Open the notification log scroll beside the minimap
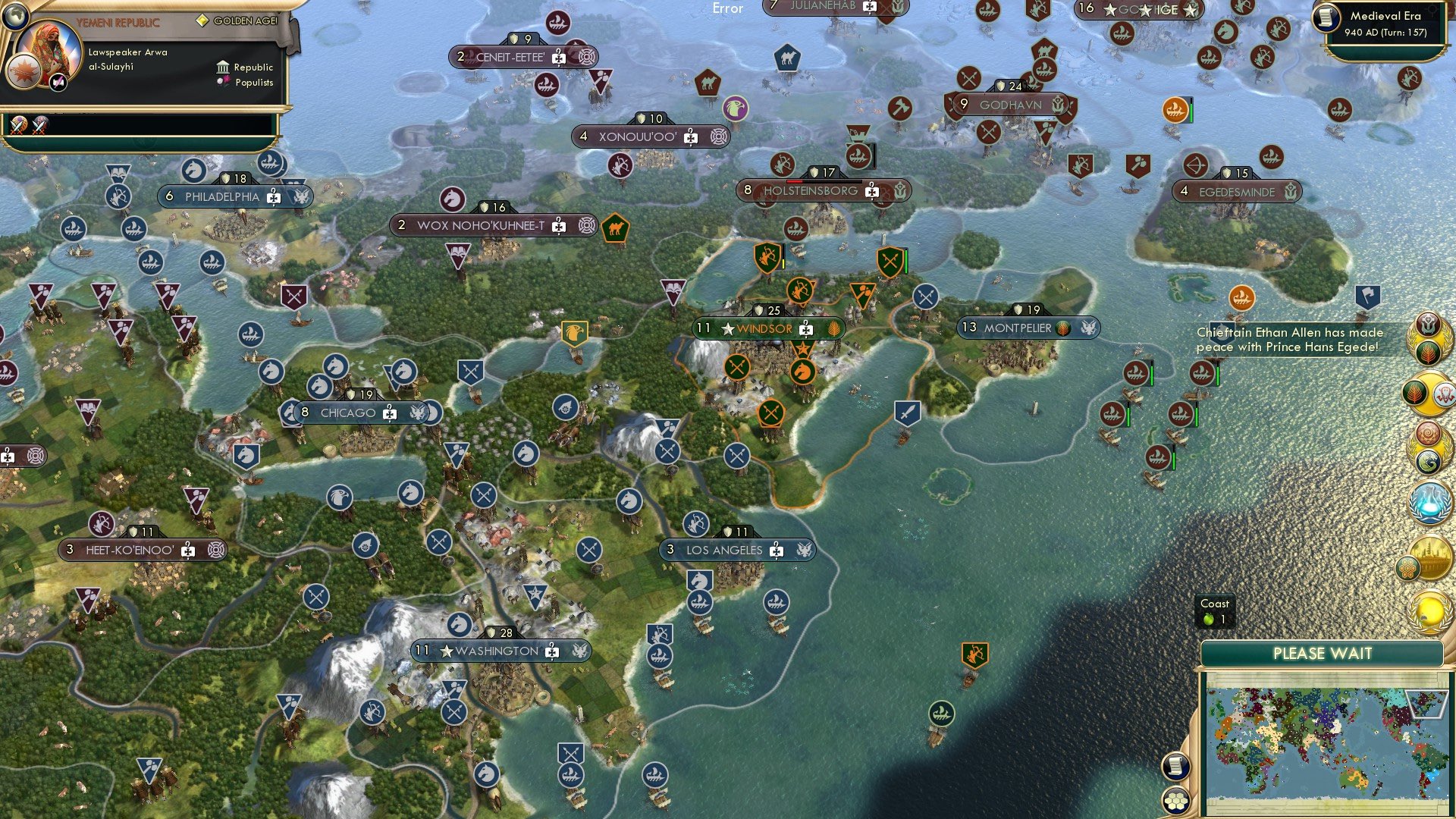This screenshot has width=1456, height=819. pyautogui.click(x=1177, y=767)
